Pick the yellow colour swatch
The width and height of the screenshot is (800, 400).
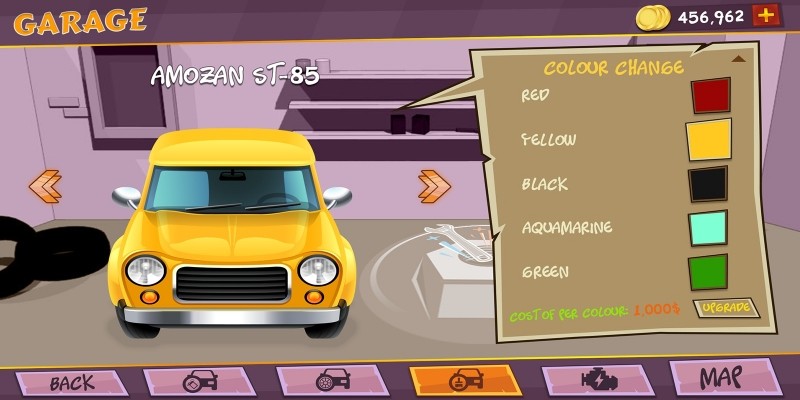point(709,140)
